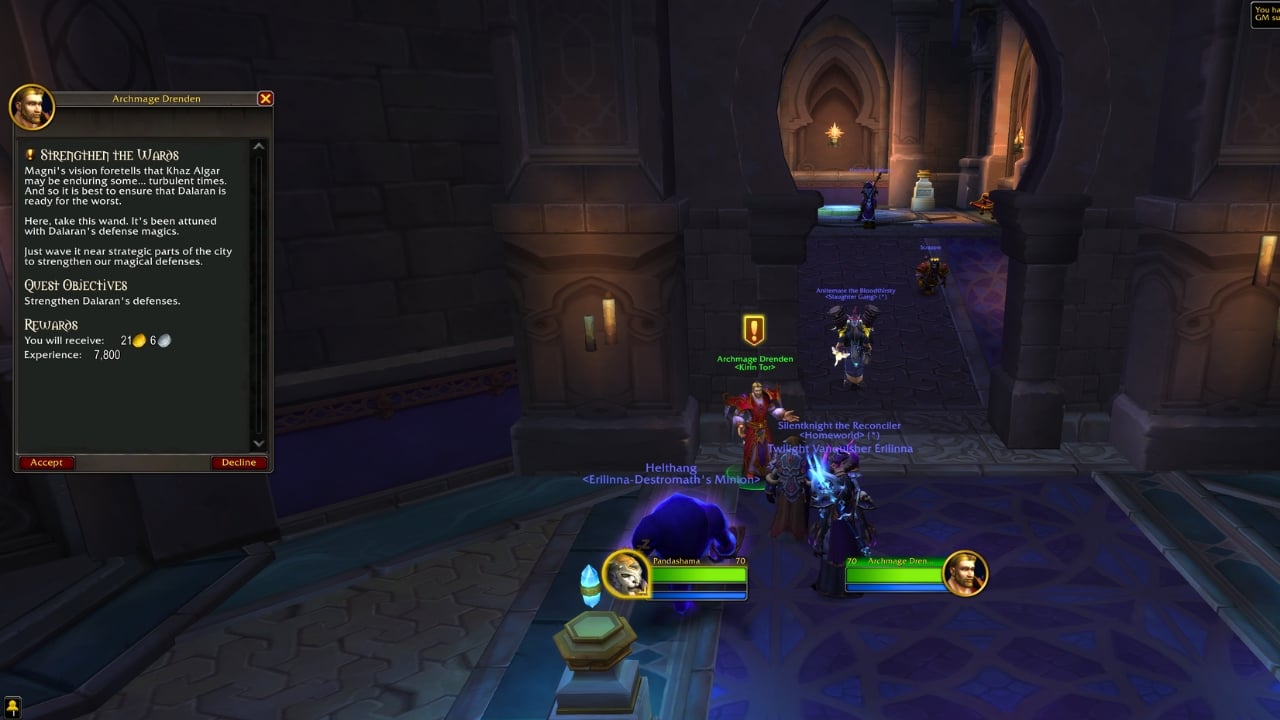Click the exclamation icon beside Strengthen the Wards title
The height and width of the screenshot is (720, 1280).
(x=32, y=154)
